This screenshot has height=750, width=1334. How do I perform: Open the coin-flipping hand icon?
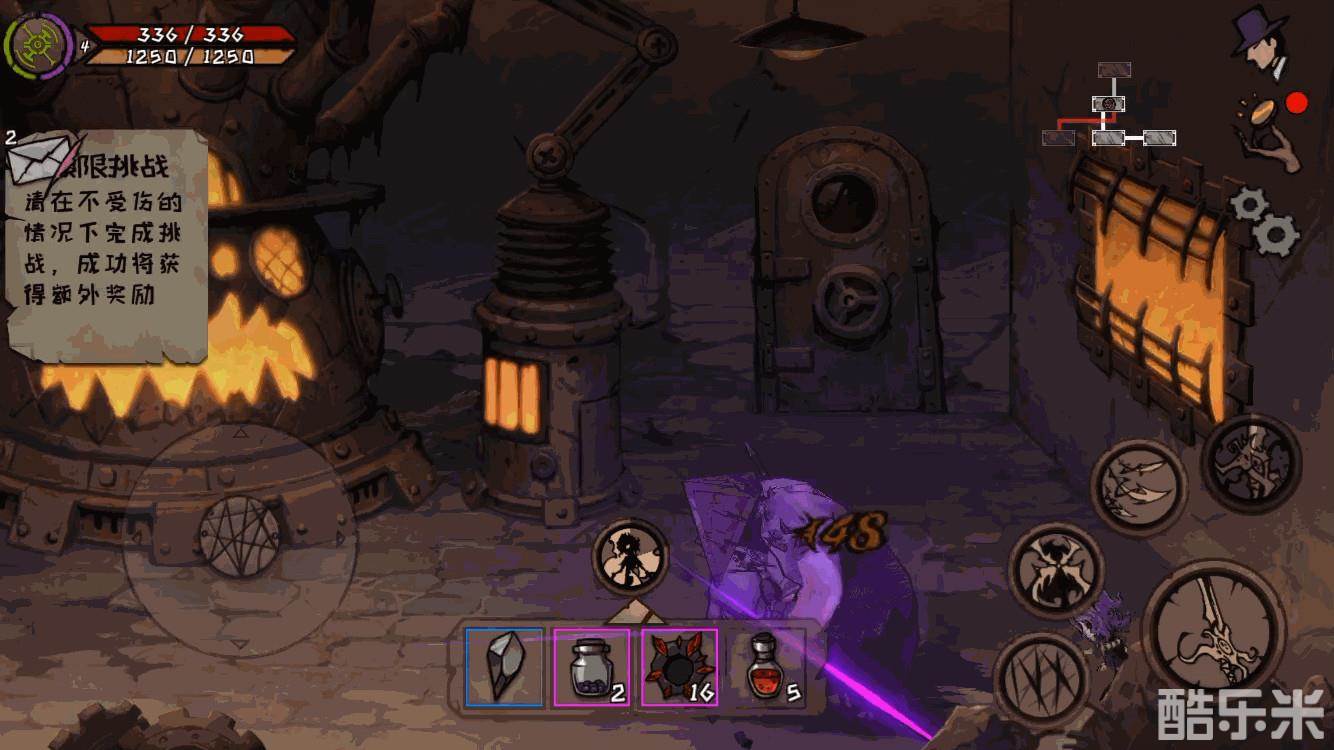(1271, 127)
